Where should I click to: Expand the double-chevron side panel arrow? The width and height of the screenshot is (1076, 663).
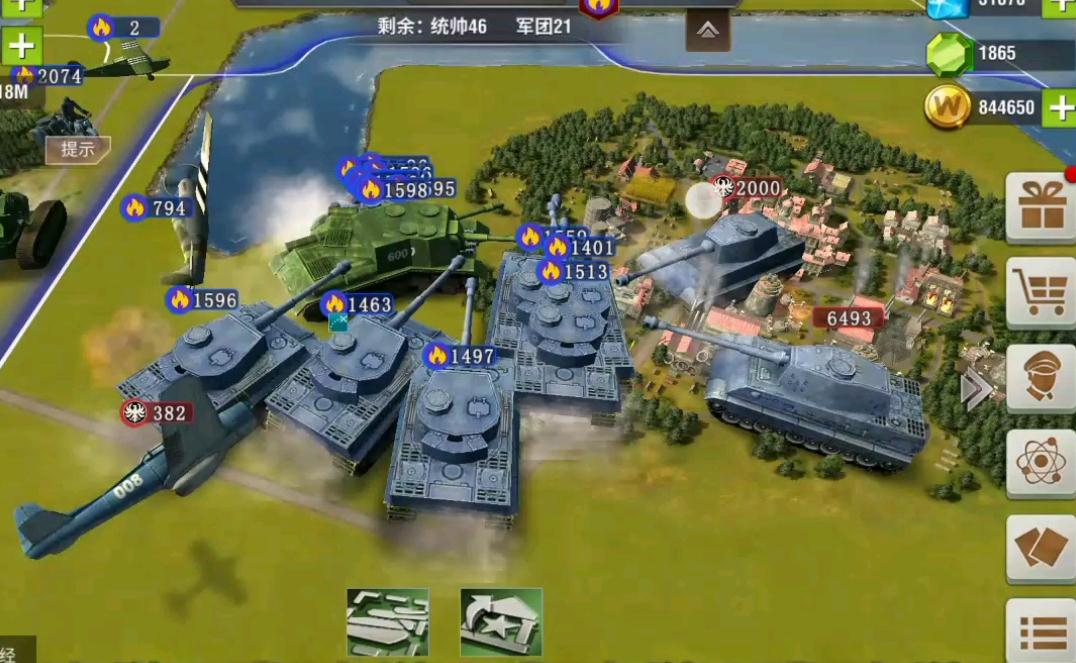coord(975,390)
